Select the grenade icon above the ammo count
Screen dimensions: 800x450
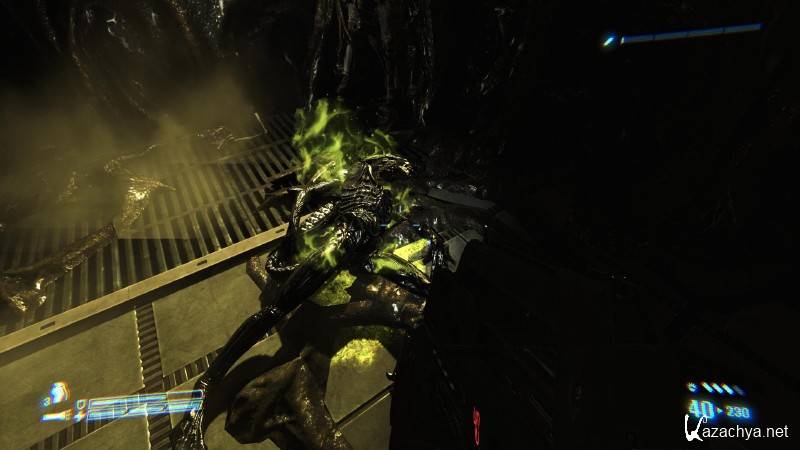(x=693, y=387)
